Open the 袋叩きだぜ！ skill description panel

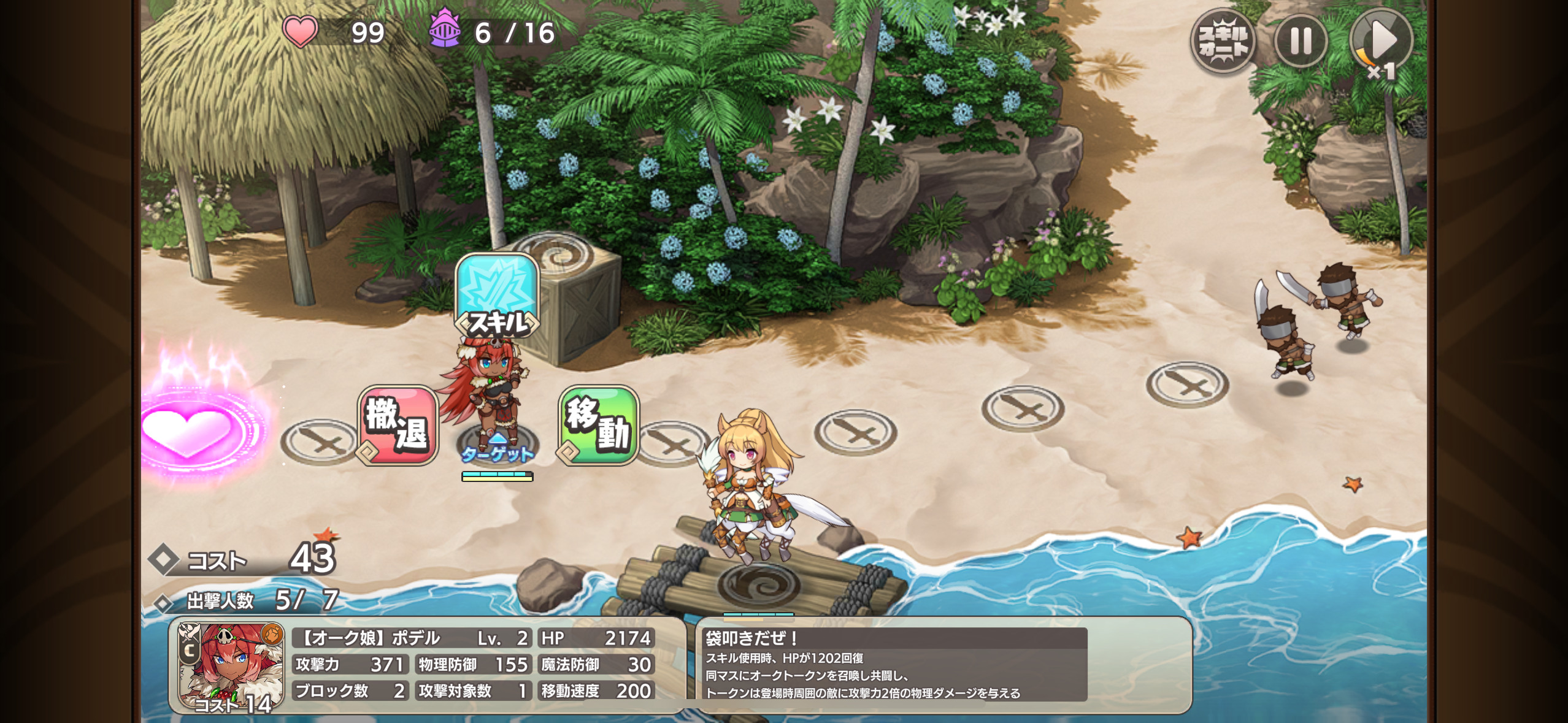coord(895,665)
